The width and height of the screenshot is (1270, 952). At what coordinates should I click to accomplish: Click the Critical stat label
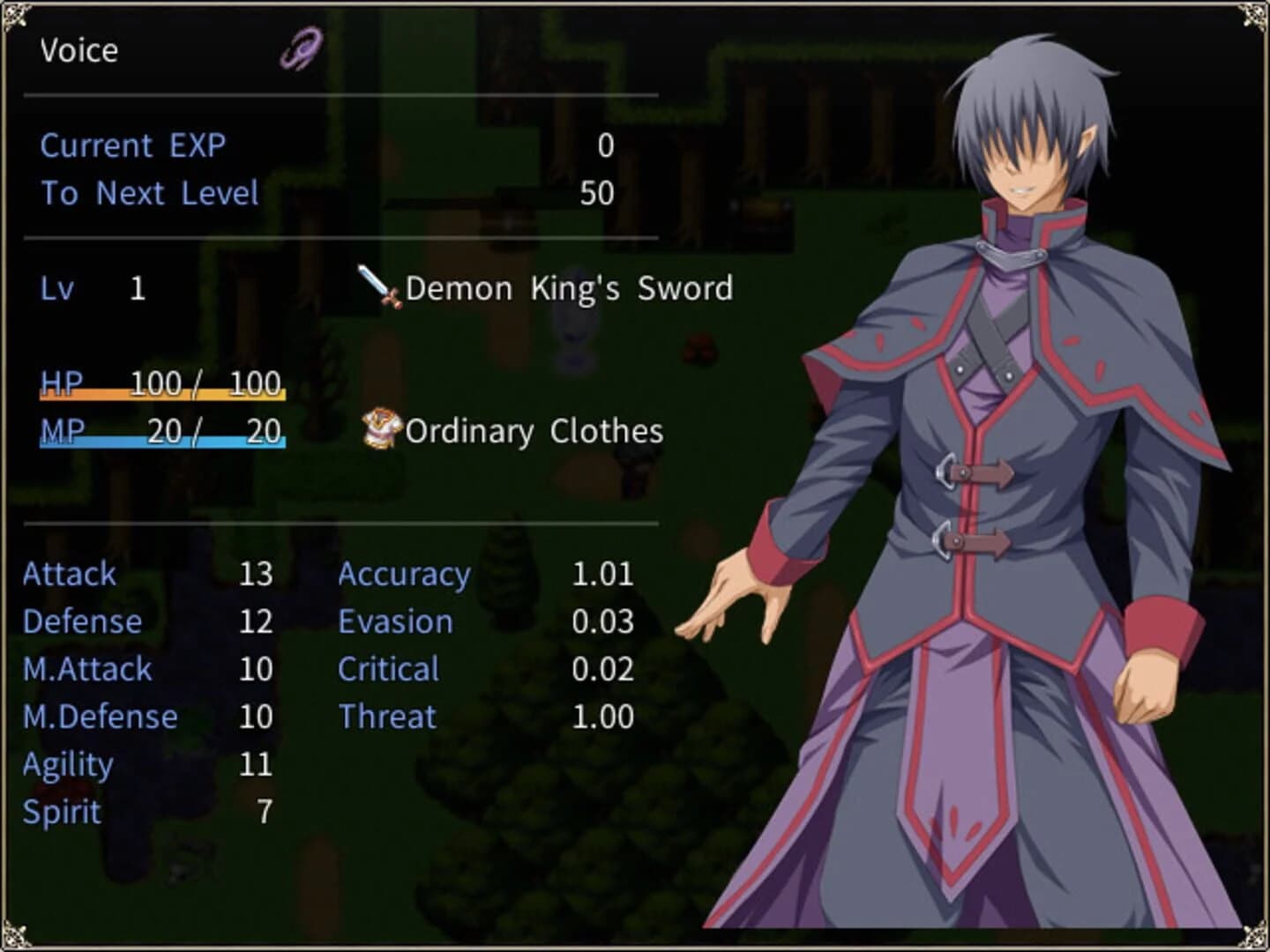[x=388, y=669]
